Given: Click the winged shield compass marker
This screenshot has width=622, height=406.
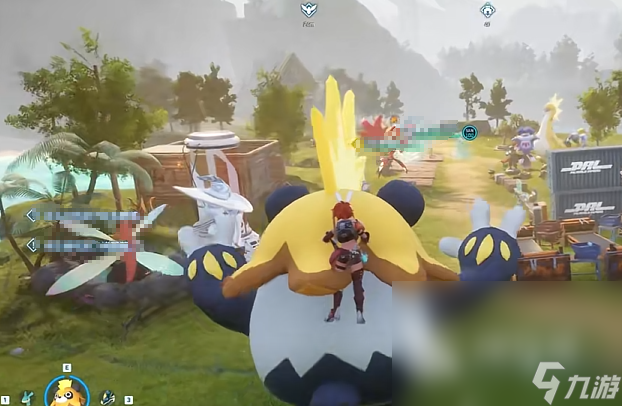Looking at the screenshot, I should (309, 10).
